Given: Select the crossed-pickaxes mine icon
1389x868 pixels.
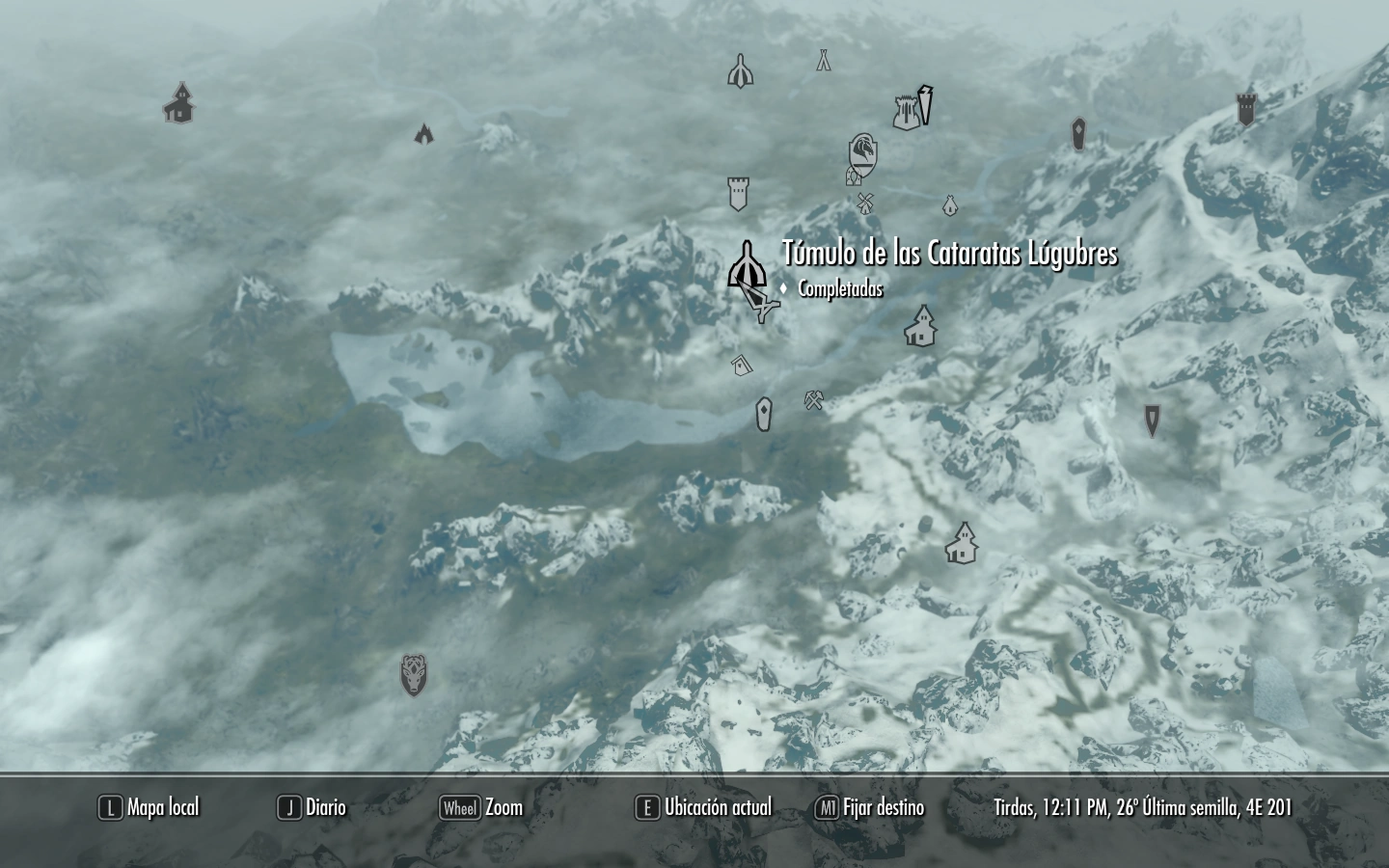Looking at the screenshot, I should tap(813, 398).
